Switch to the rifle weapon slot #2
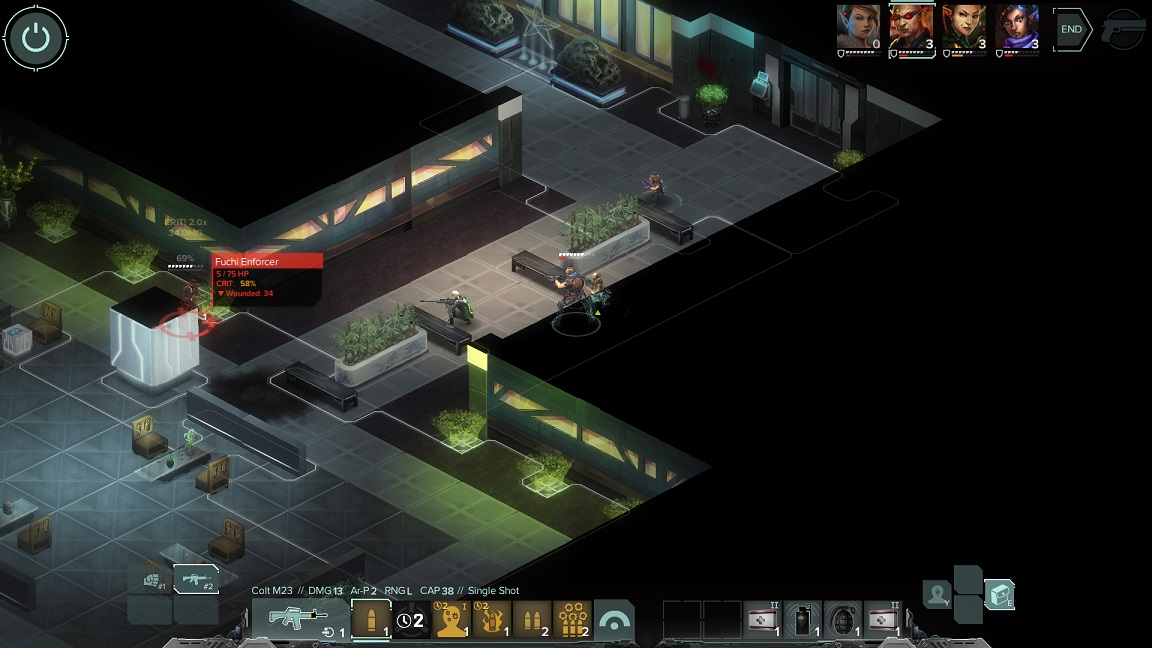 196,579
